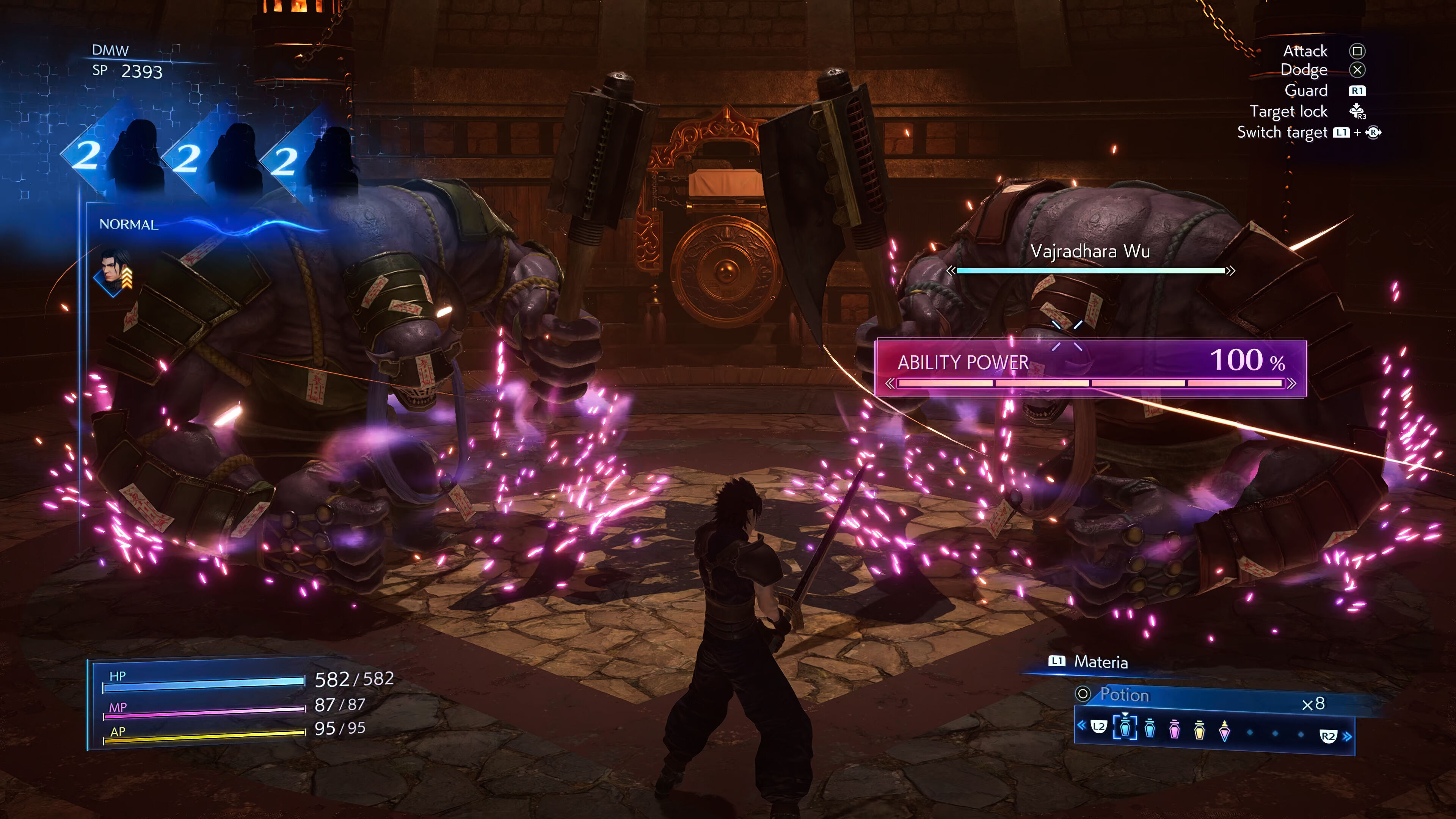Cycle items right with the double-chevron arrow
The width and height of the screenshot is (1456, 819).
[1348, 736]
